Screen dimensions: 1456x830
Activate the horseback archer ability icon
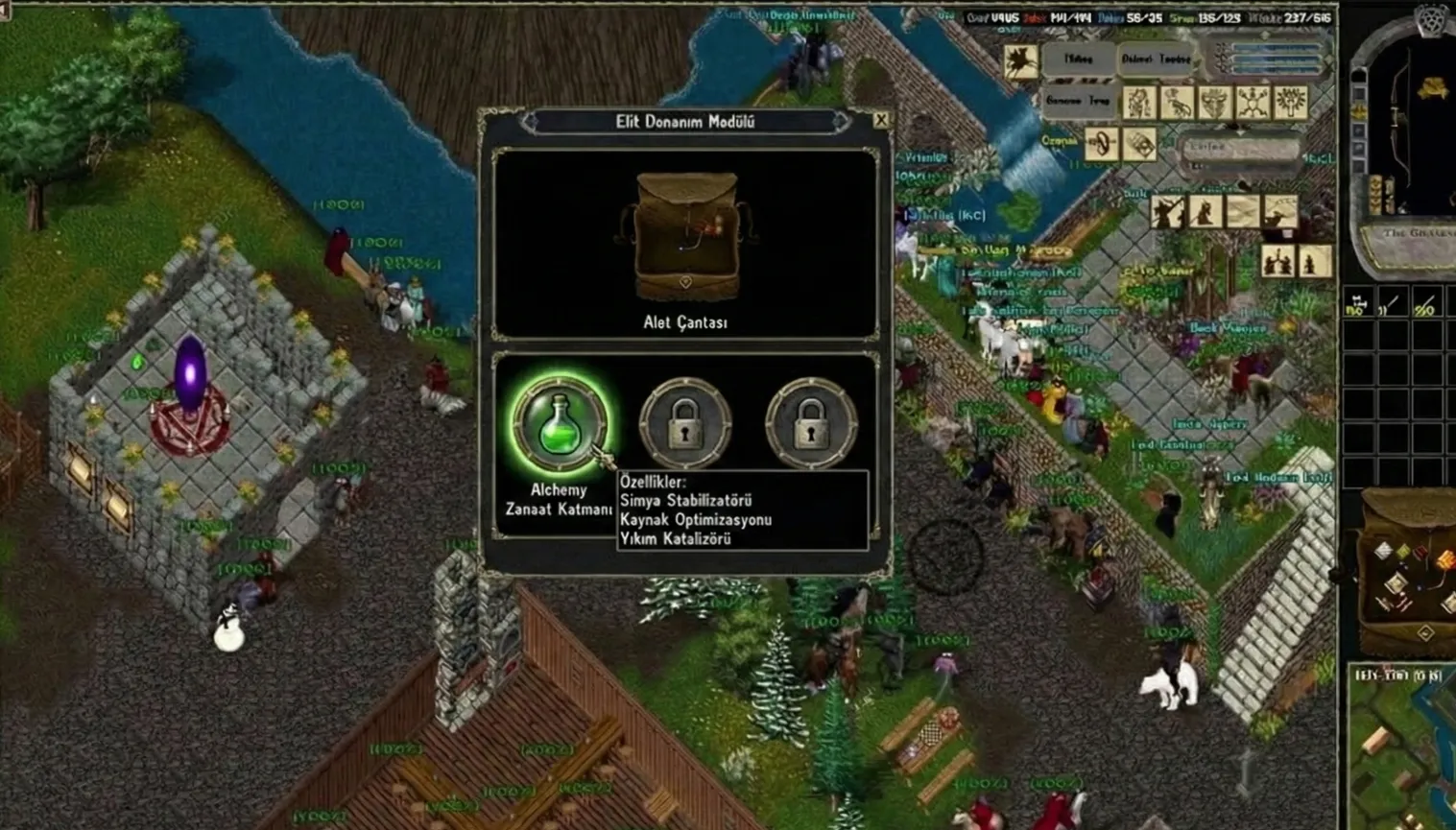[1280, 211]
